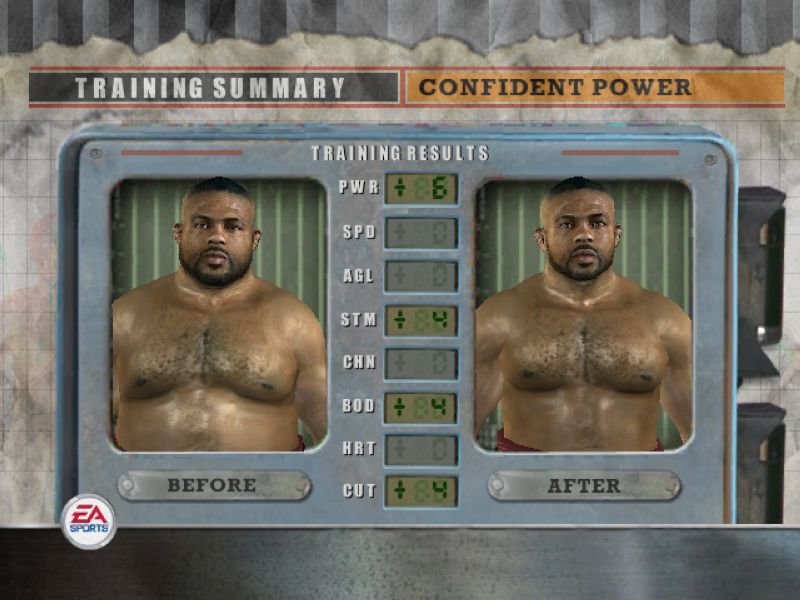The height and width of the screenshot is (600, 800).
Task: Select the boxer's after-training portrait
Action: point(583,314)
